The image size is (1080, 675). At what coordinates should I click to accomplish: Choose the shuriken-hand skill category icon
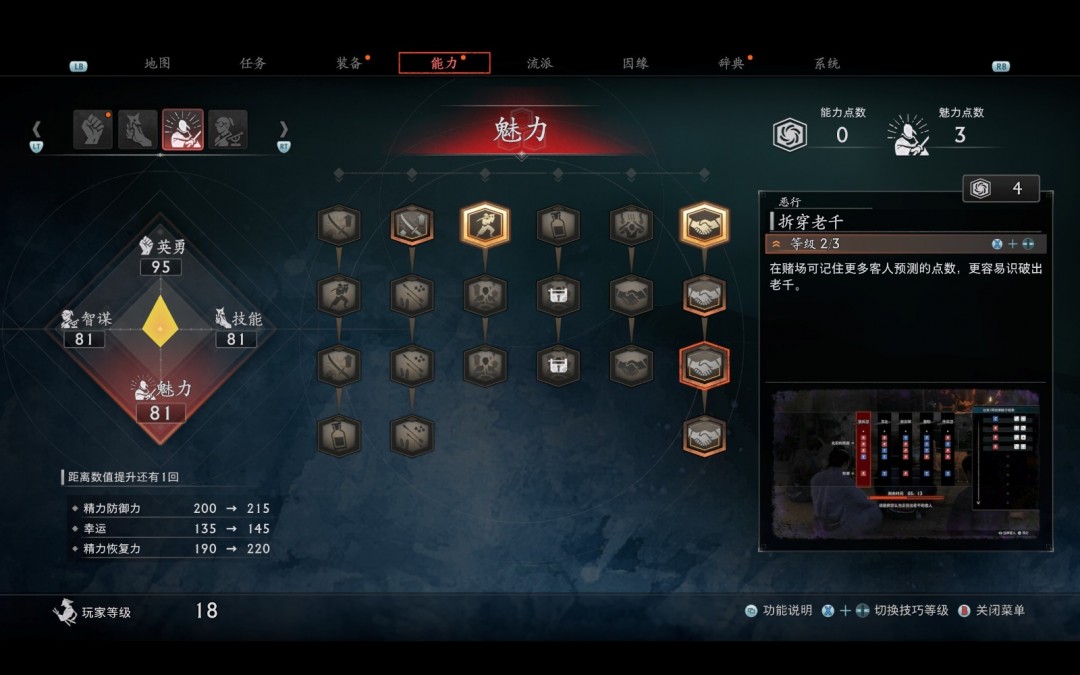pos(138,130)
